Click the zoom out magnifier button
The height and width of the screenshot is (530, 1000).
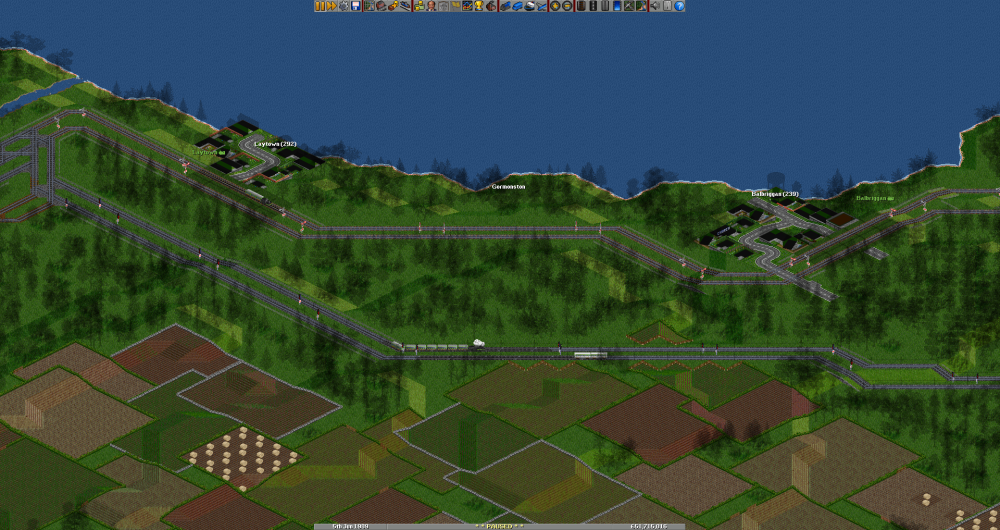tap(567, 6)
